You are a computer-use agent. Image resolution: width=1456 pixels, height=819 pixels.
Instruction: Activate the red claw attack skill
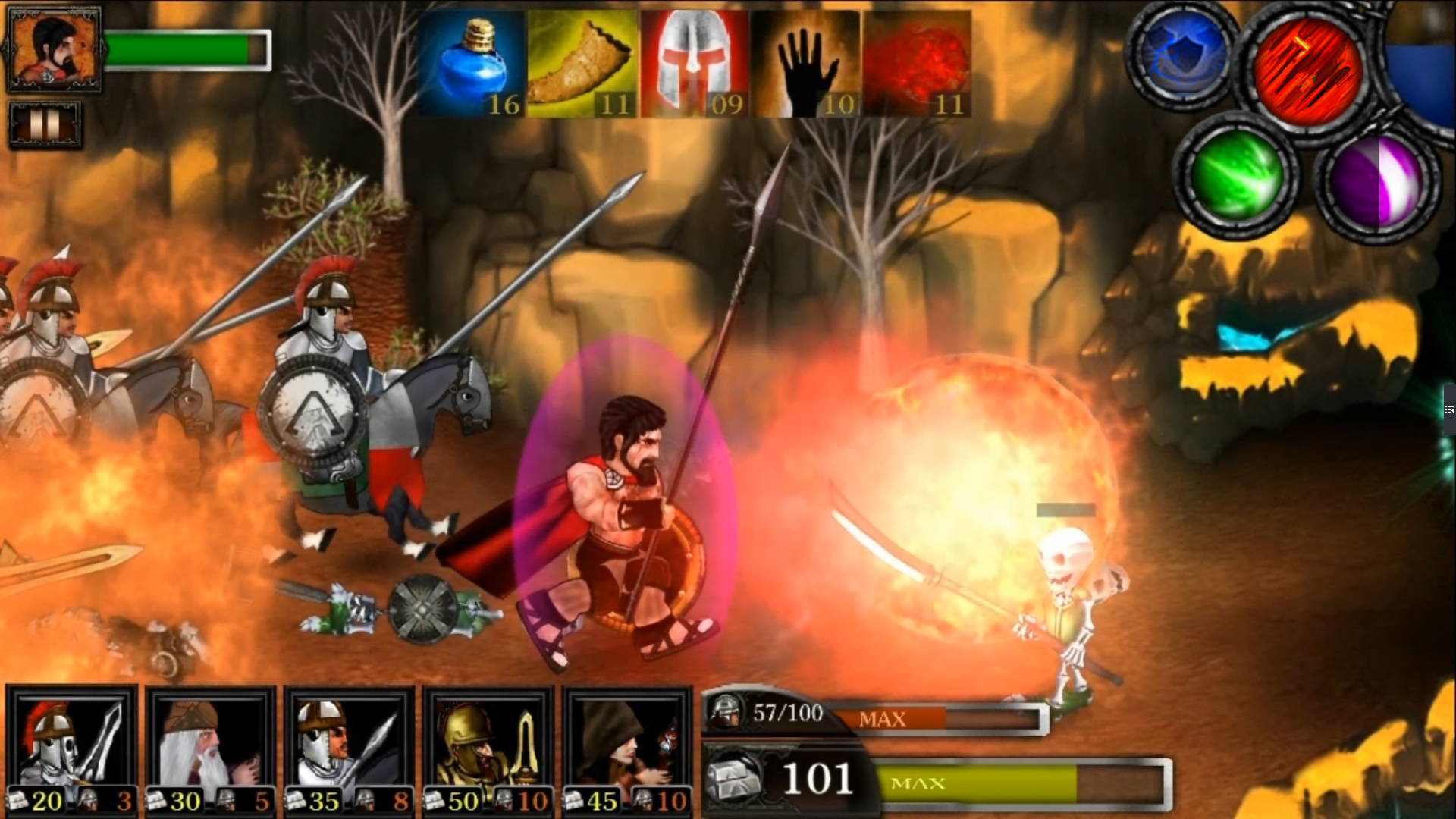coord(1308,72)
